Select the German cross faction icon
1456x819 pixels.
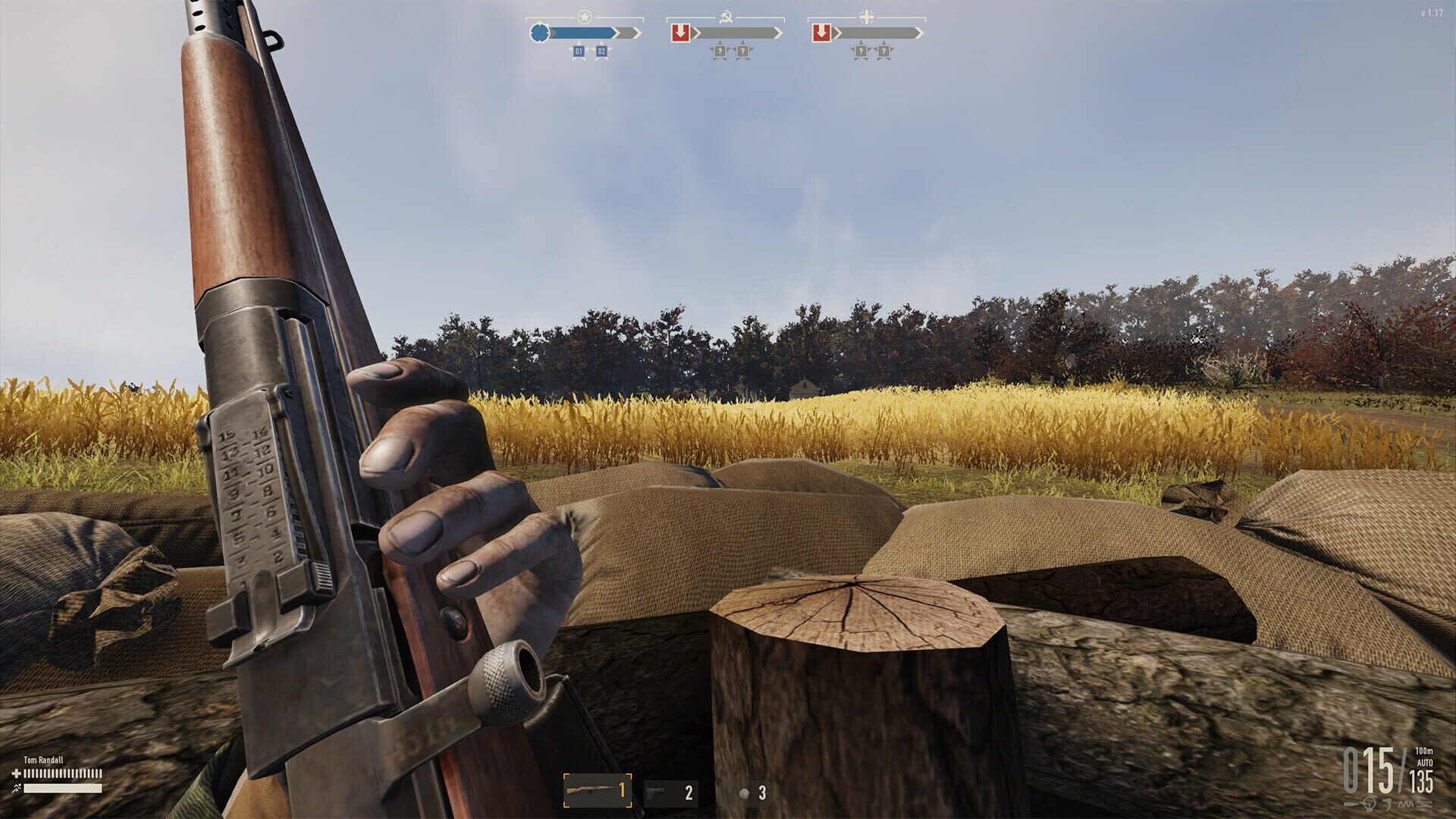coord(865,16)
